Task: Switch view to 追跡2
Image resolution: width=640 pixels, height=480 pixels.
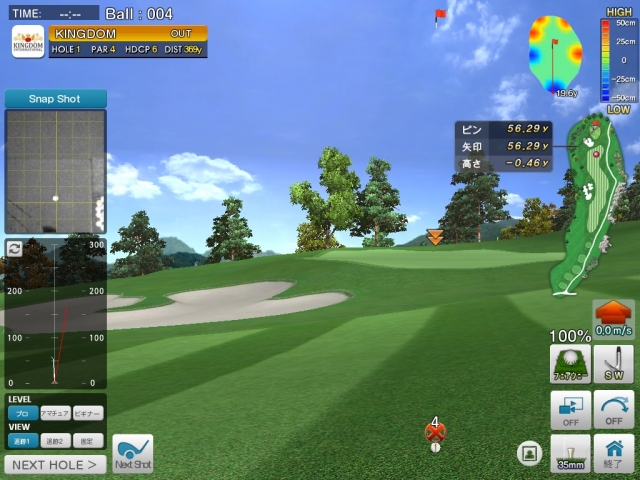Action: 54,441
